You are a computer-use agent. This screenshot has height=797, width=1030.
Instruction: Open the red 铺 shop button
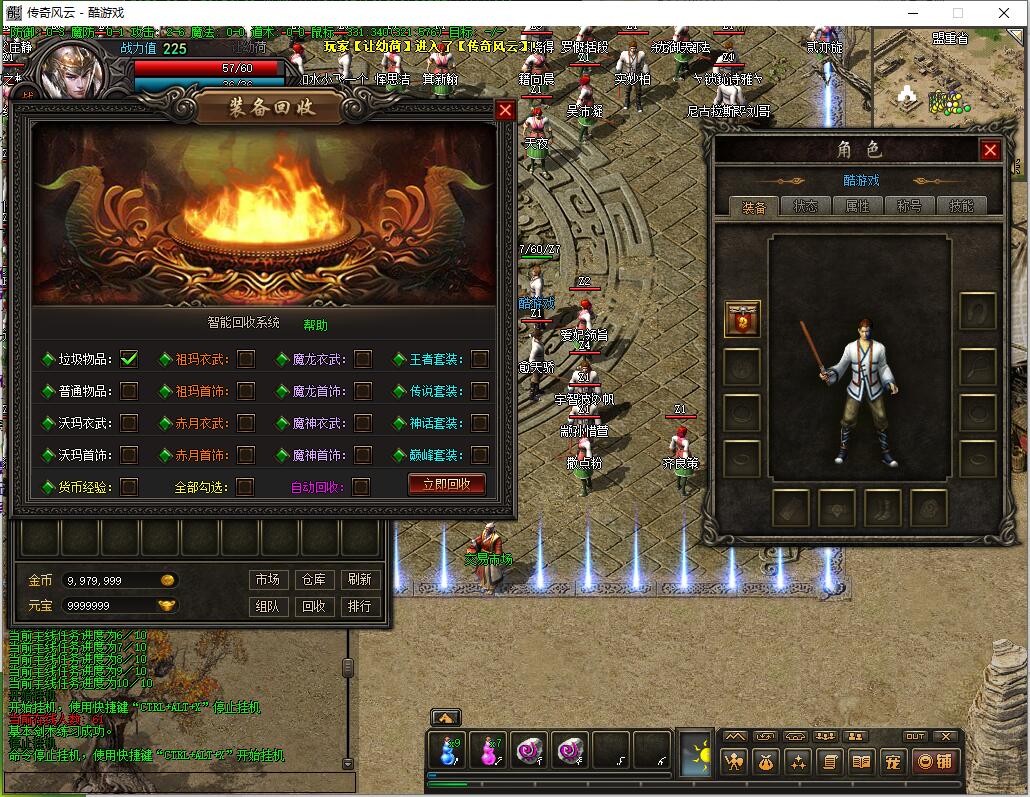click(936, 762)
